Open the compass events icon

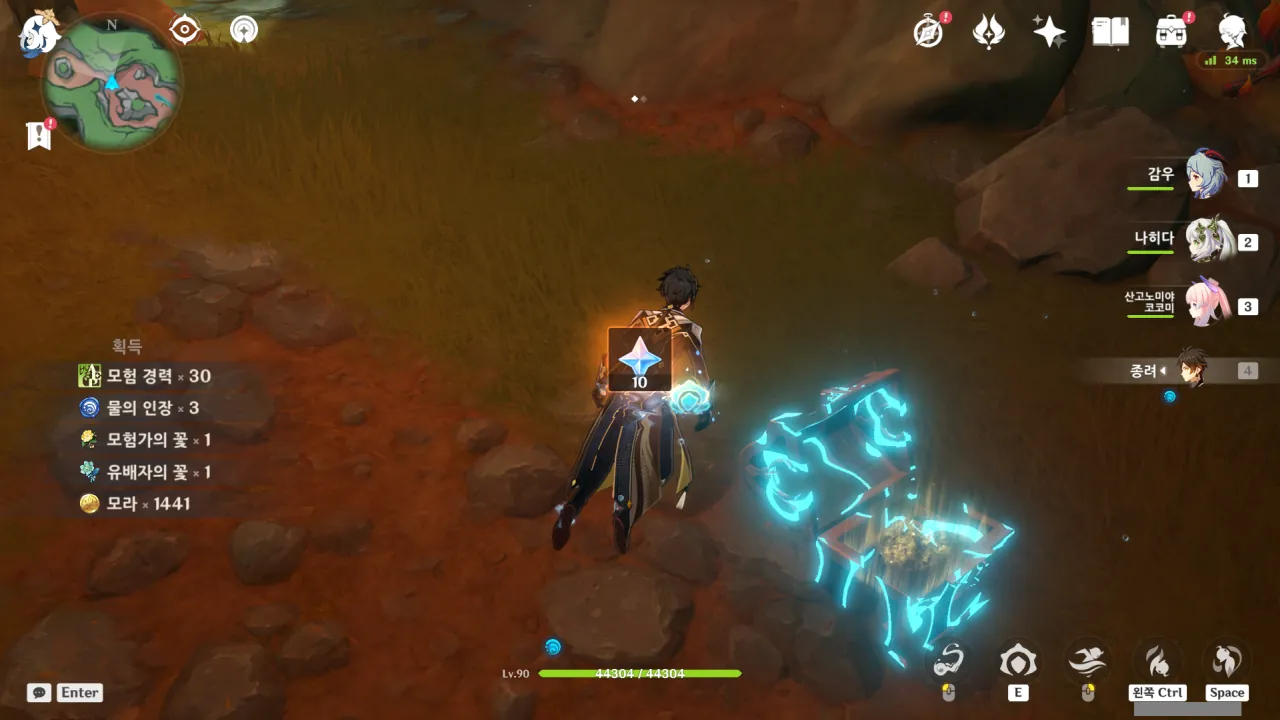[x=929, y=32]
